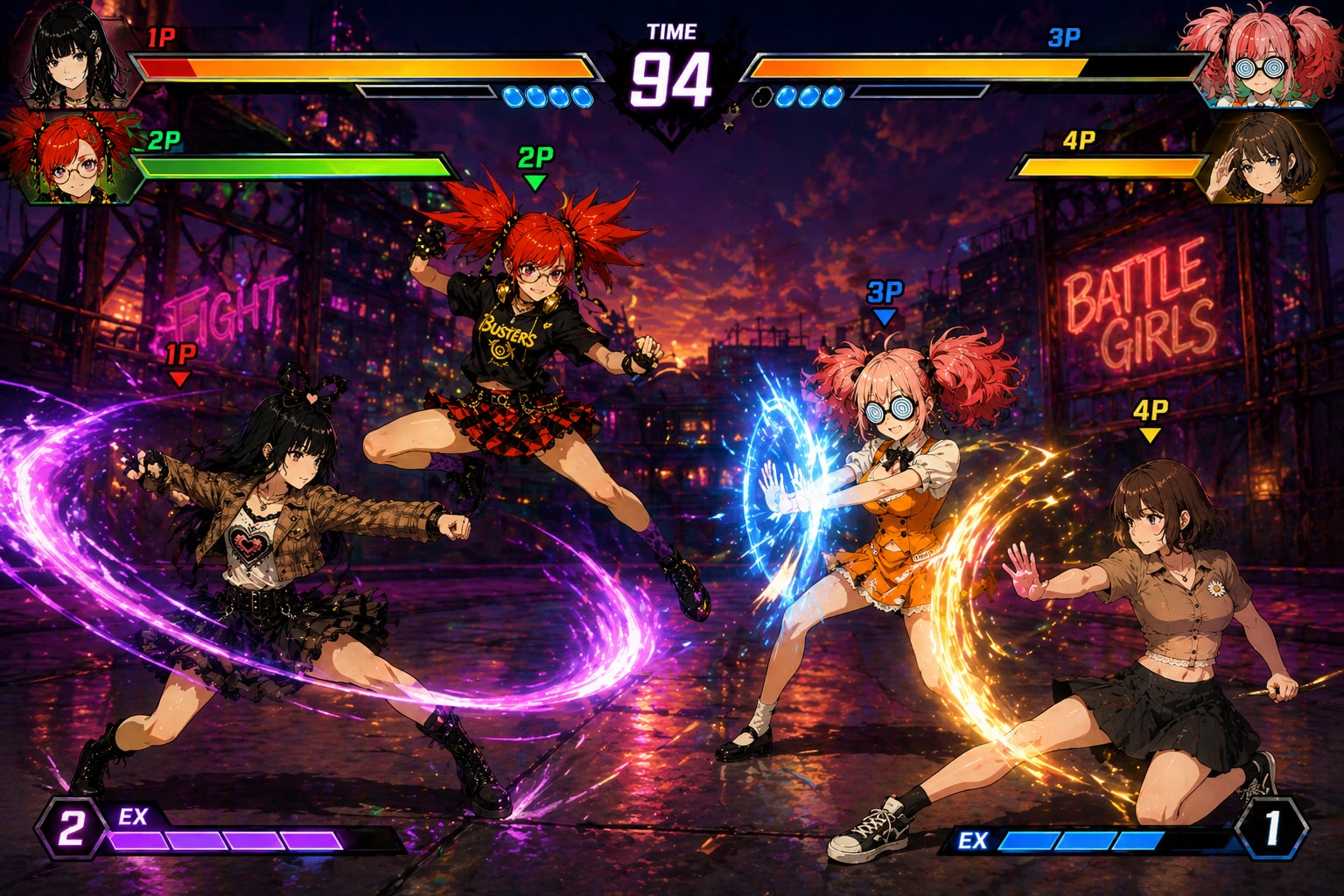Pick the 4P brown-haired character portrait
The width and height of the screenshot is (1344, 896).
[1260, 160]
